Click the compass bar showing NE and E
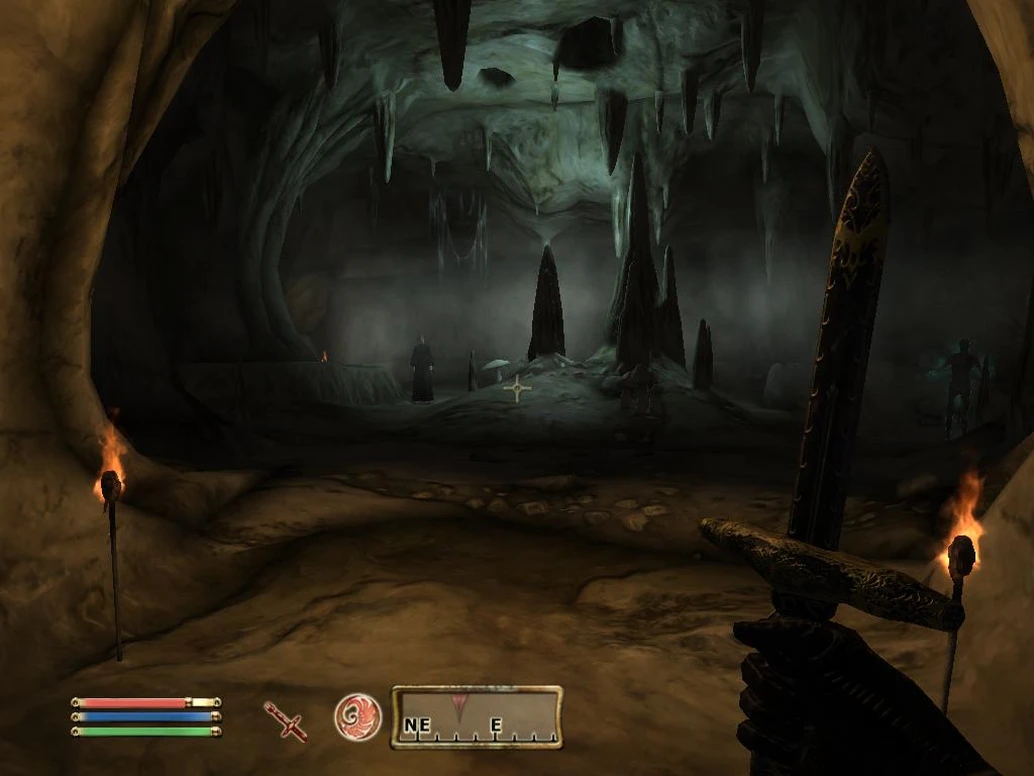The image size is (1034, 776). (x=476, y=717)
